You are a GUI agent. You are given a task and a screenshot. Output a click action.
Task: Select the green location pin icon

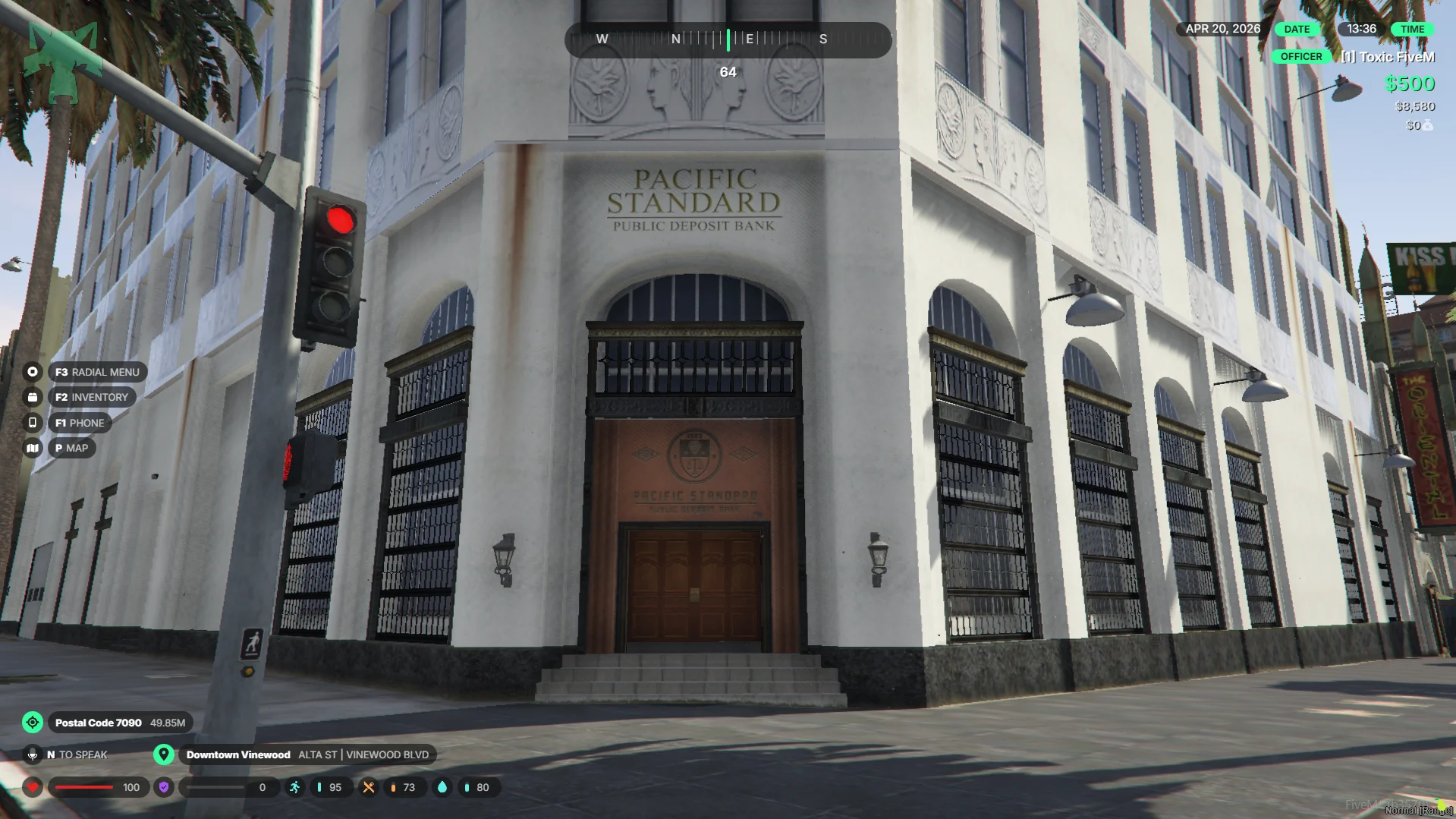tap(164, 754)
